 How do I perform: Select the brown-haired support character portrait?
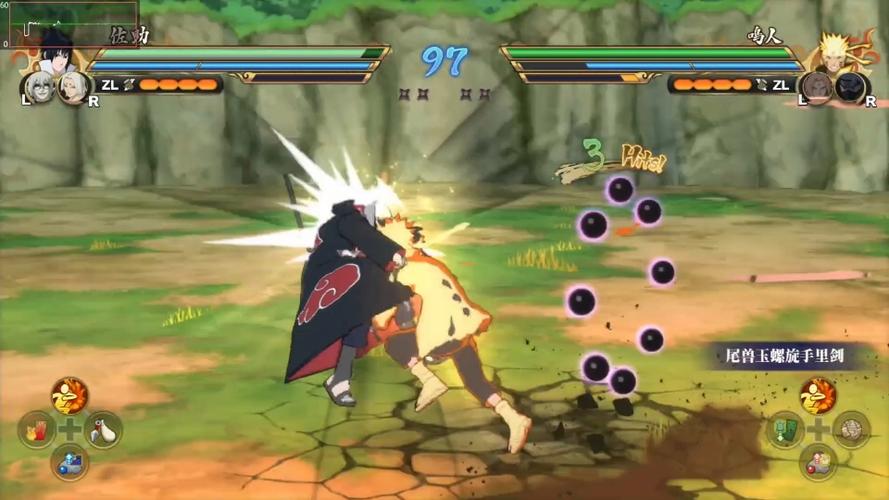pos(816,87)
